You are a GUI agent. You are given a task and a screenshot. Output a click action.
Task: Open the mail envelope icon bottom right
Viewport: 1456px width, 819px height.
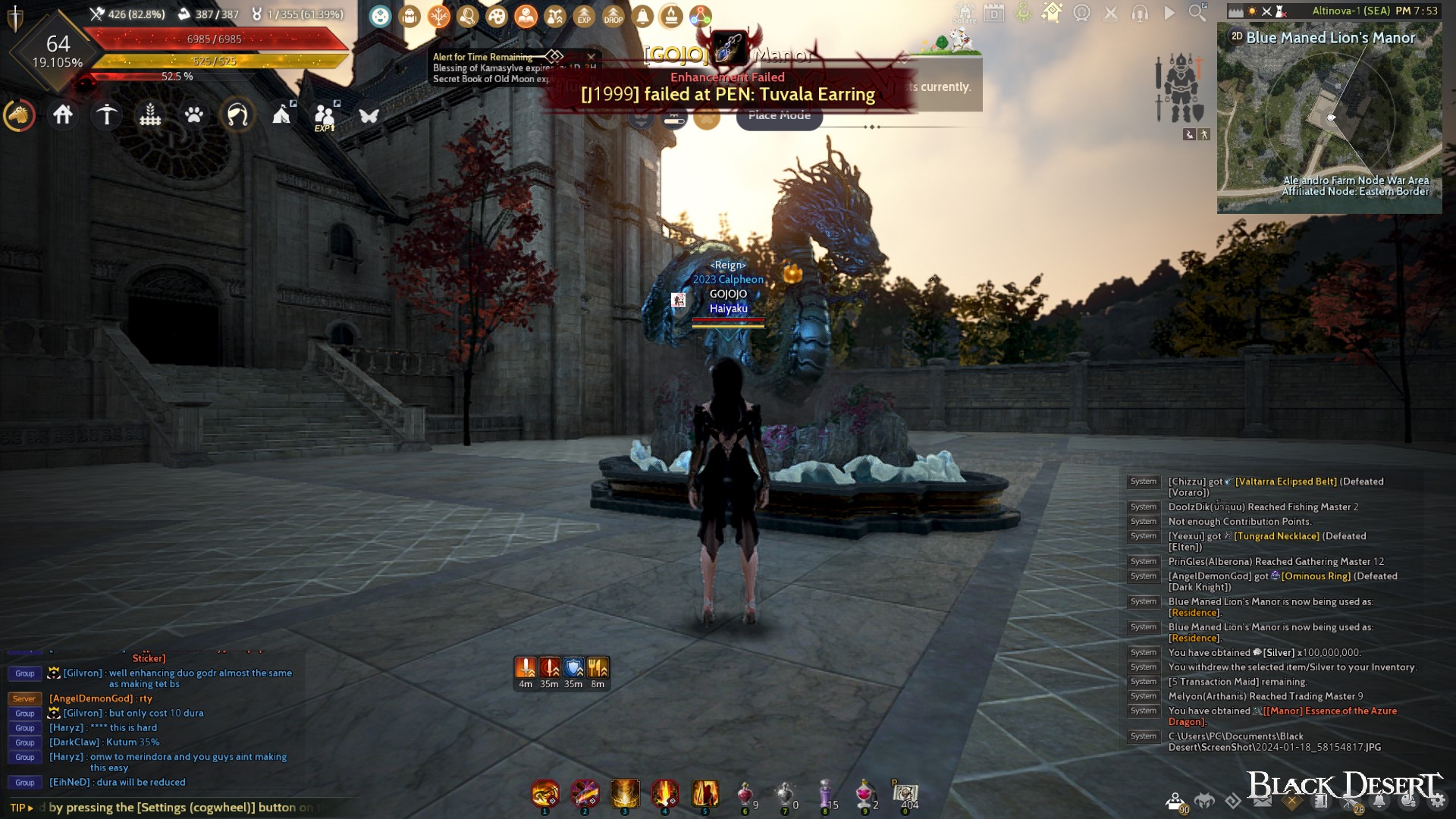tap(1262, 802)
